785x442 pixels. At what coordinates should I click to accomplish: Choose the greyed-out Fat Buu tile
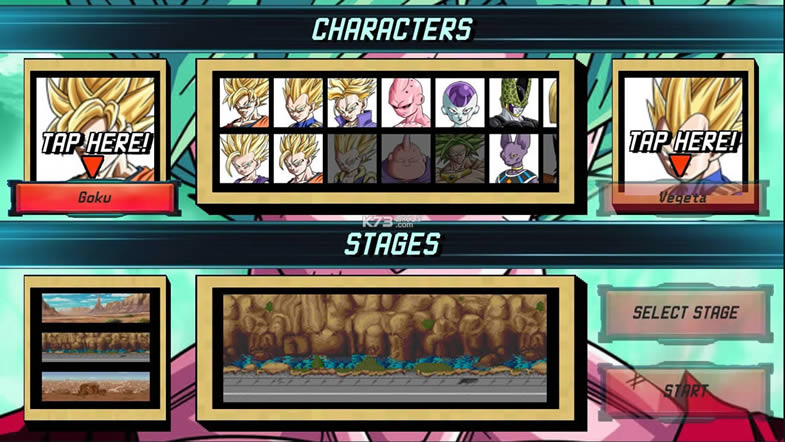point(405,158)
